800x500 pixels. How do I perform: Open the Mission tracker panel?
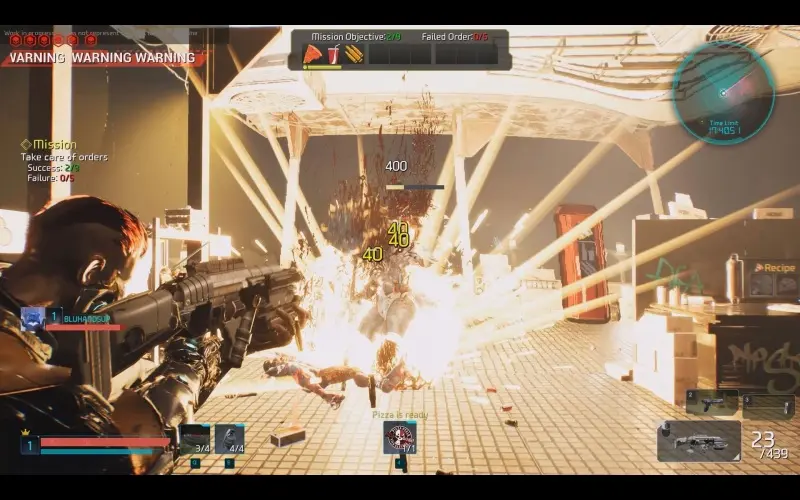point(55,144)
